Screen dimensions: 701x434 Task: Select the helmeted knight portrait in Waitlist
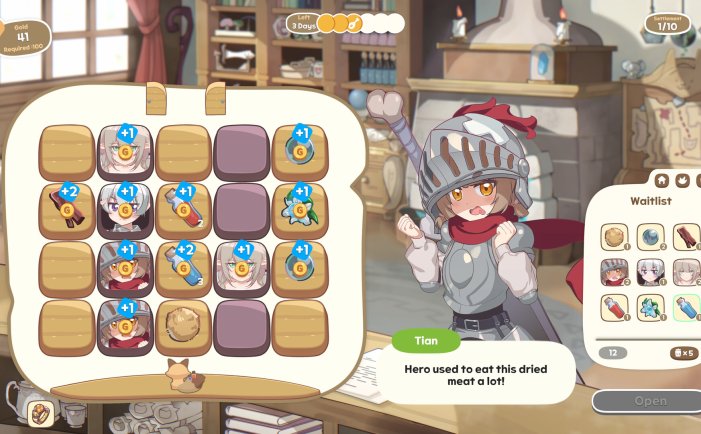[x=613, y=271]
